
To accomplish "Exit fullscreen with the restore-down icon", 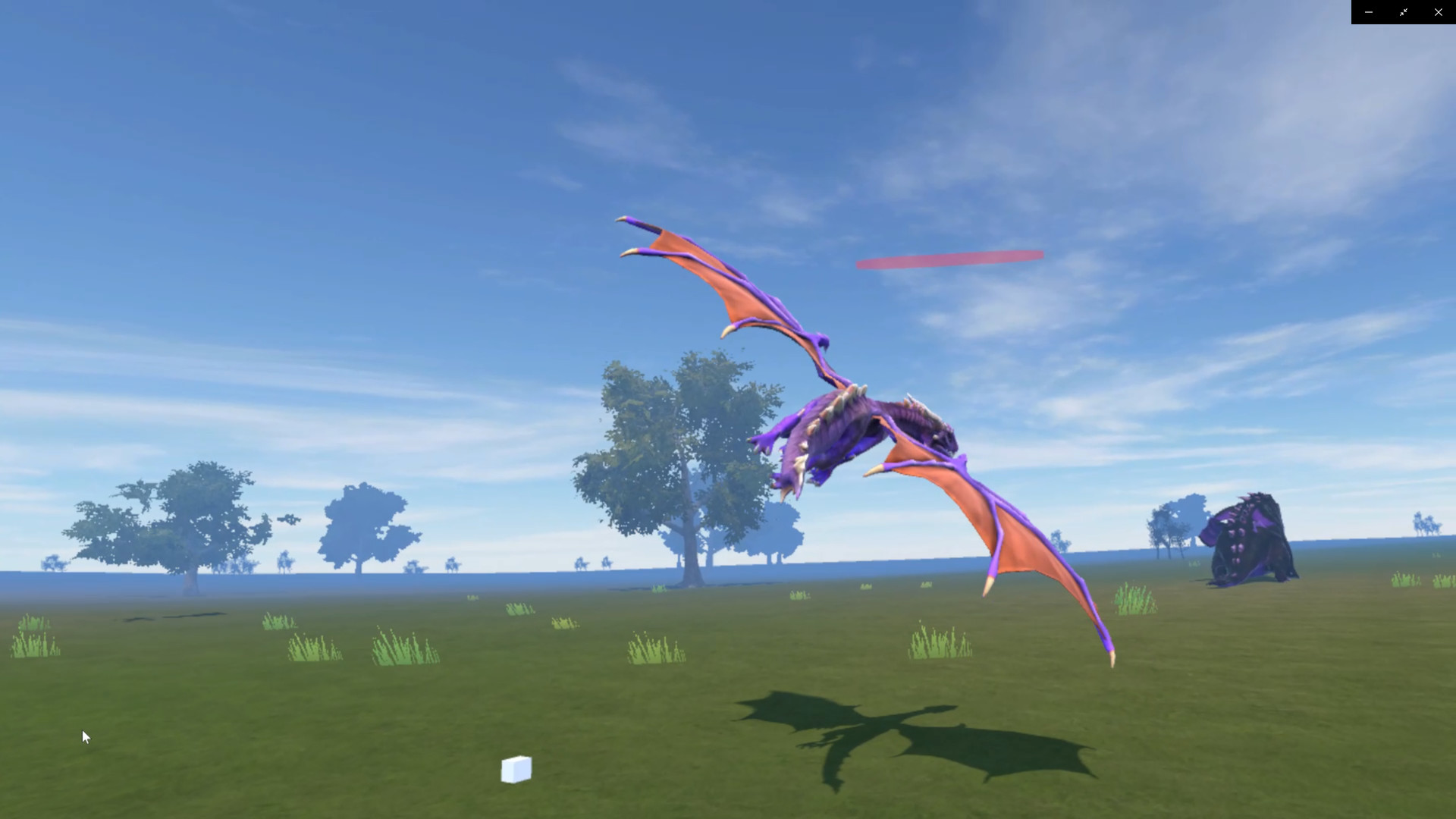I will click(1404, 12).
